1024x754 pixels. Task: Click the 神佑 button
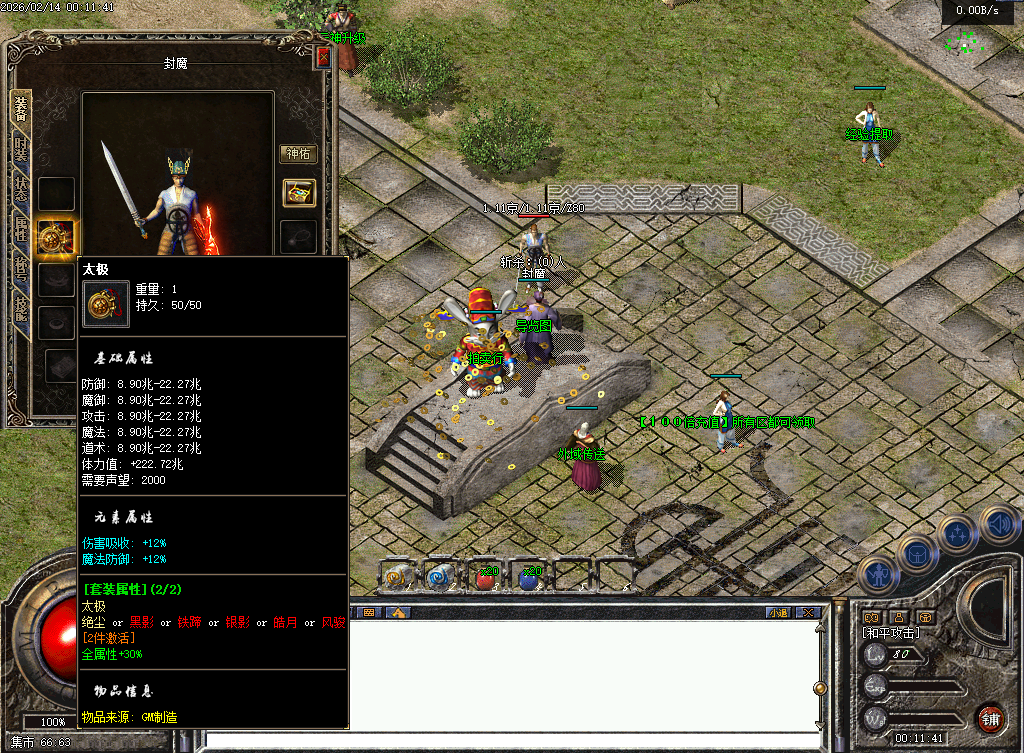click(298, 154)
